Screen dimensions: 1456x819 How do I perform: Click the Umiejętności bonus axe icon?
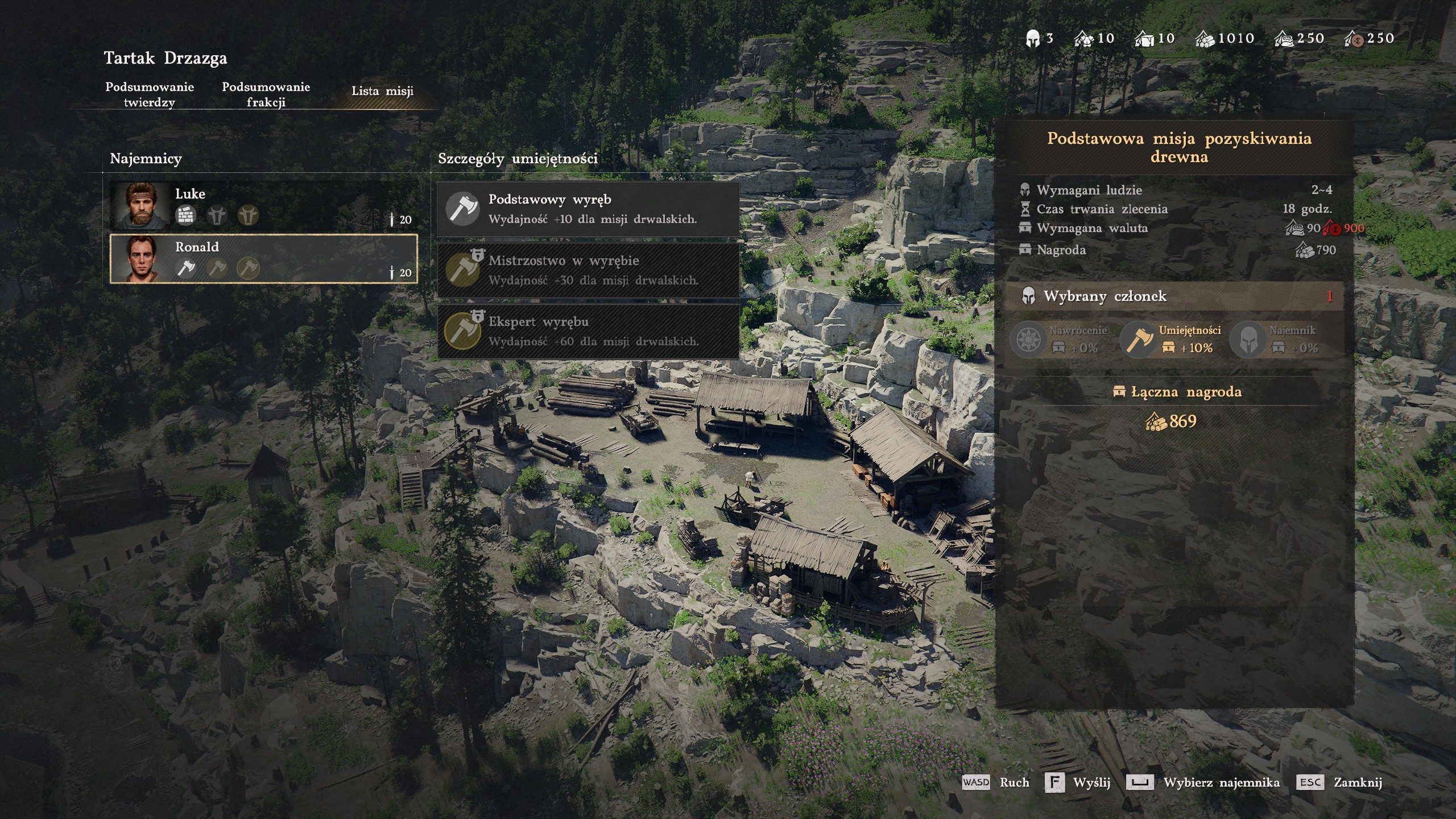[1137, 340]
